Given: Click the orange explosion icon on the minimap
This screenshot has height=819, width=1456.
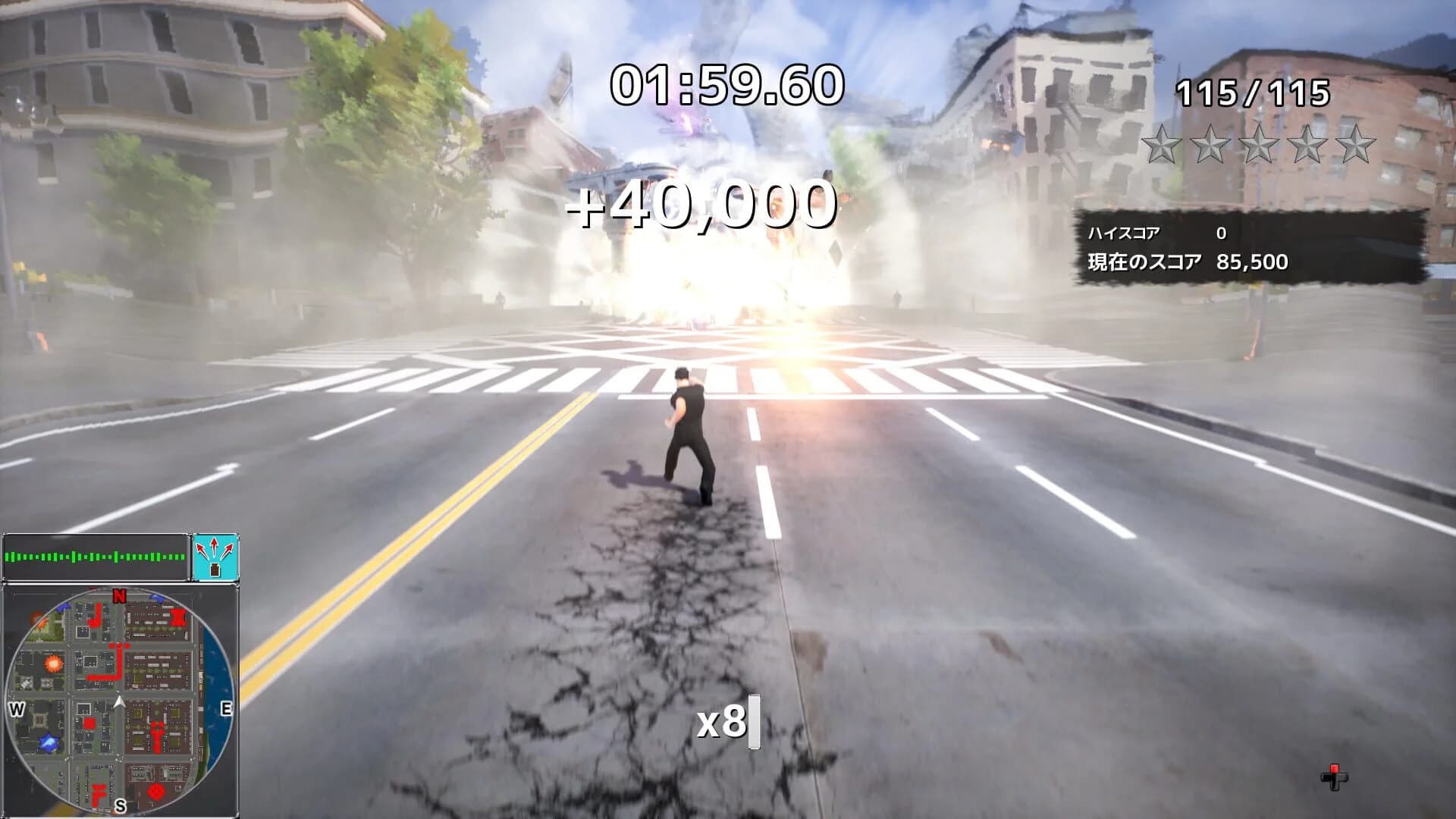Looking at the screenshot, I should click(x=52, y=663).
